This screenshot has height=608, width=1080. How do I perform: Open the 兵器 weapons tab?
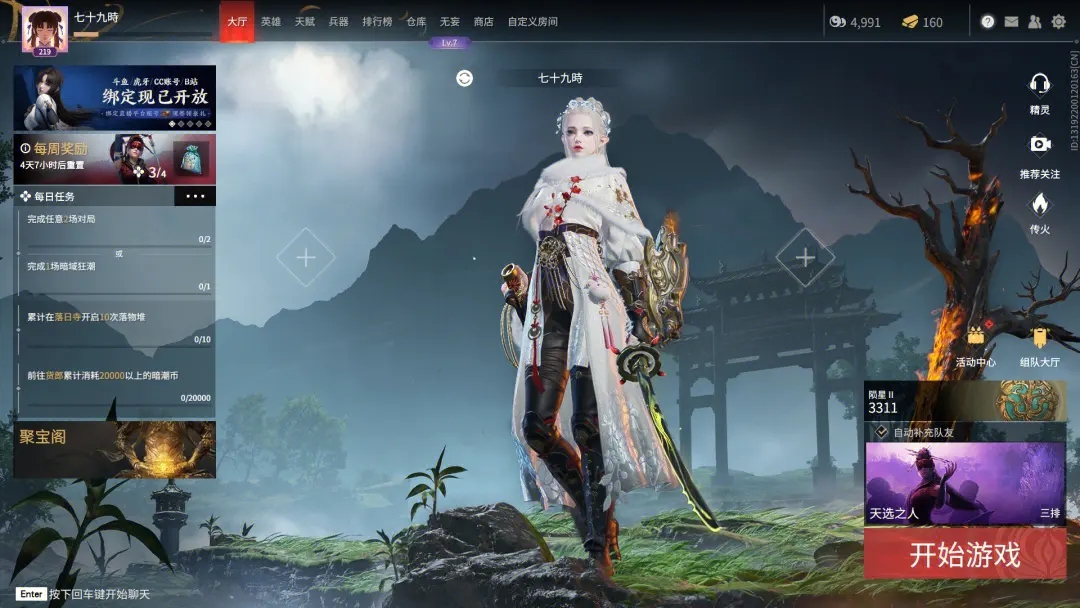pos(338,21)
